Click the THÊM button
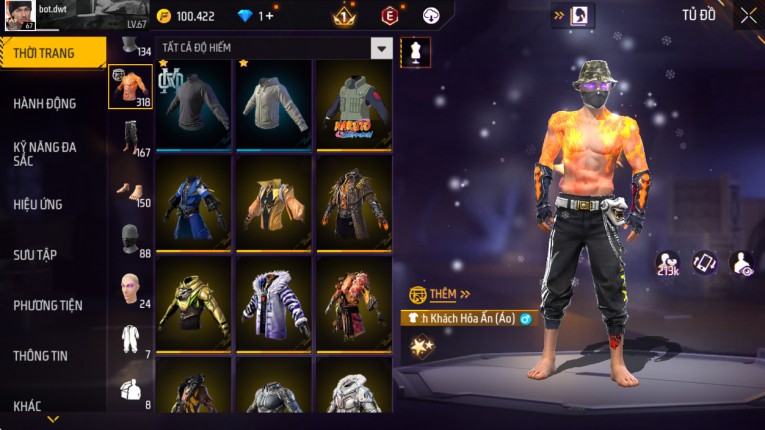Viewport: 765px width, 430px height. tap(441, 295)
